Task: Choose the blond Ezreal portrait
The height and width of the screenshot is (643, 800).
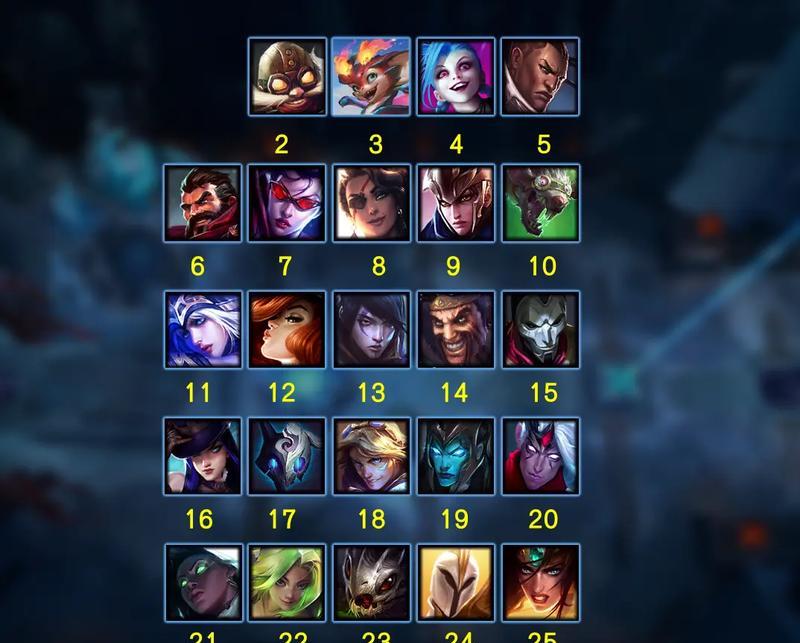Action: 371,456
